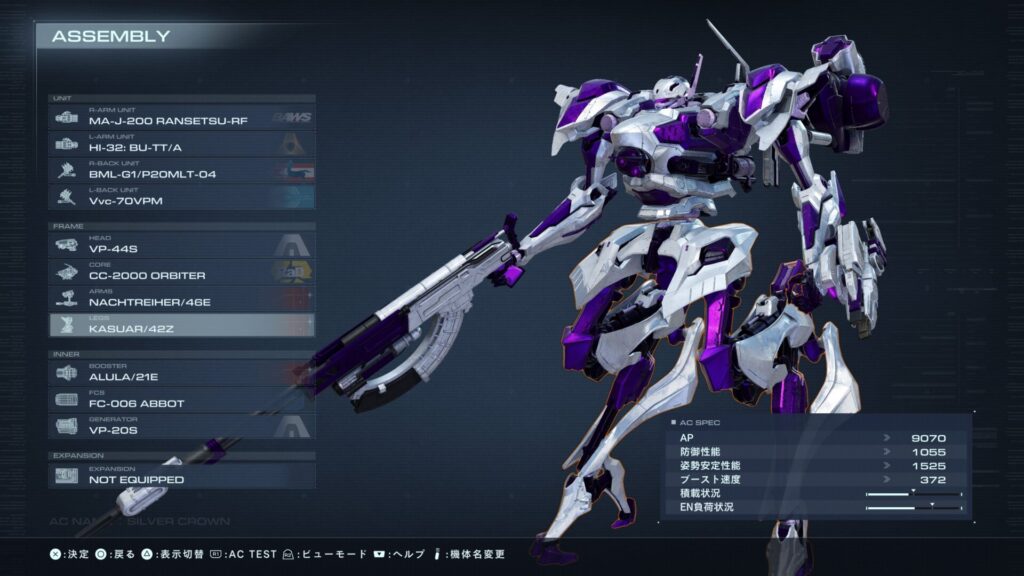Select the NACHTREIHER/46E arms part
1024x576 pixels.
click(182, 298)
